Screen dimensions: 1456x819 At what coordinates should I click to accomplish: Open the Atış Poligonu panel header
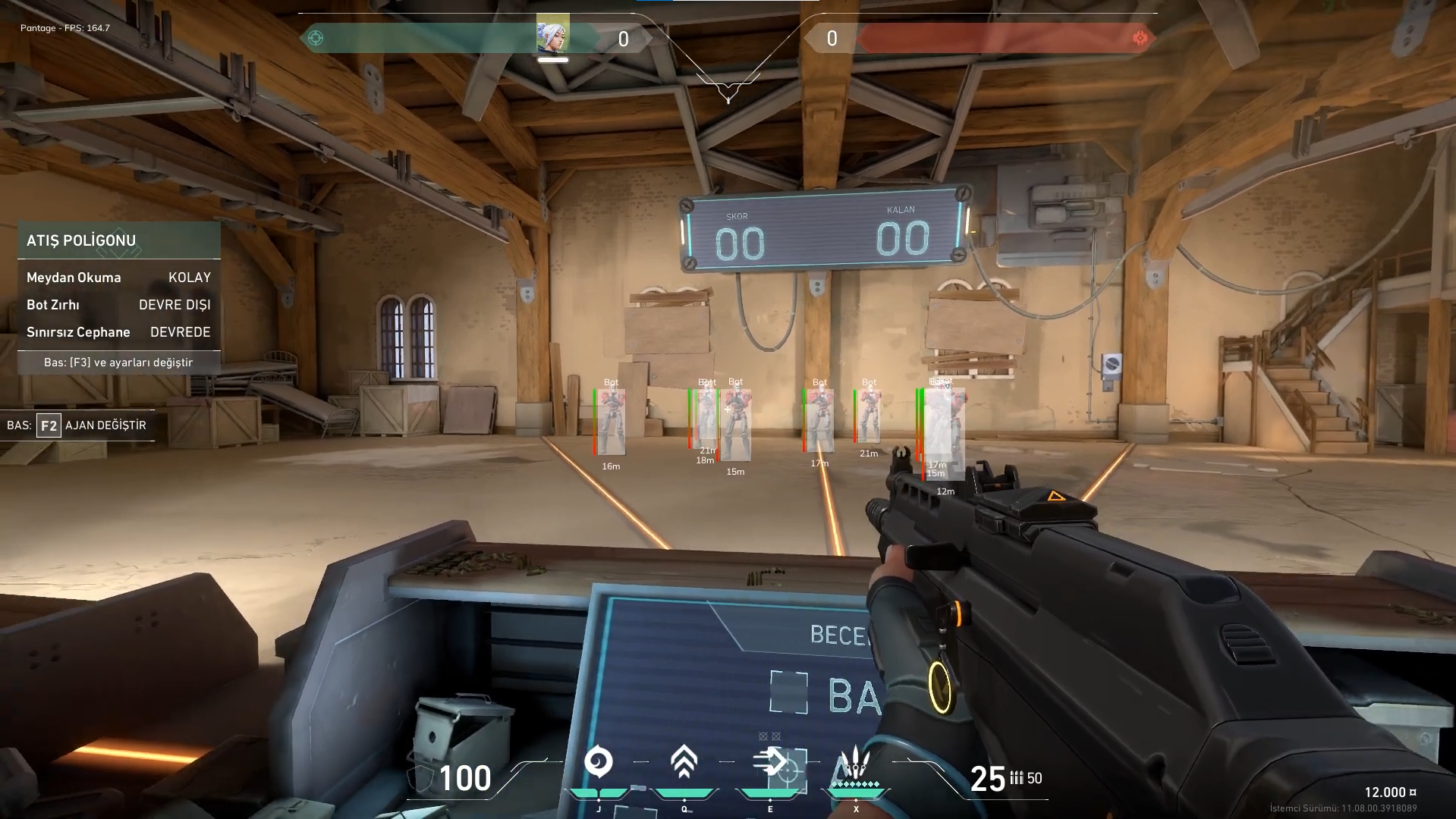119,240
